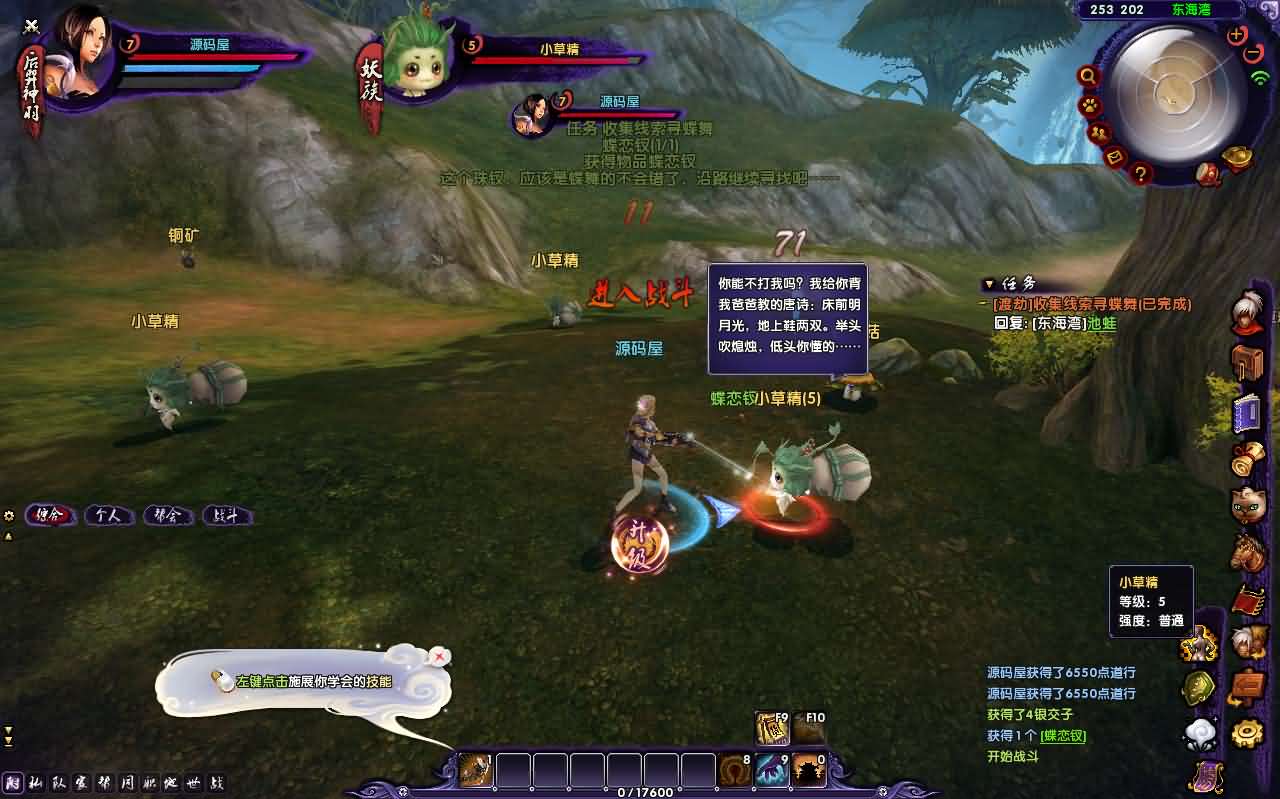The image size is (1280, 799).
Task: Click the green 池蛙 NPC link in the quest tracker
Action: point(1101,323)
